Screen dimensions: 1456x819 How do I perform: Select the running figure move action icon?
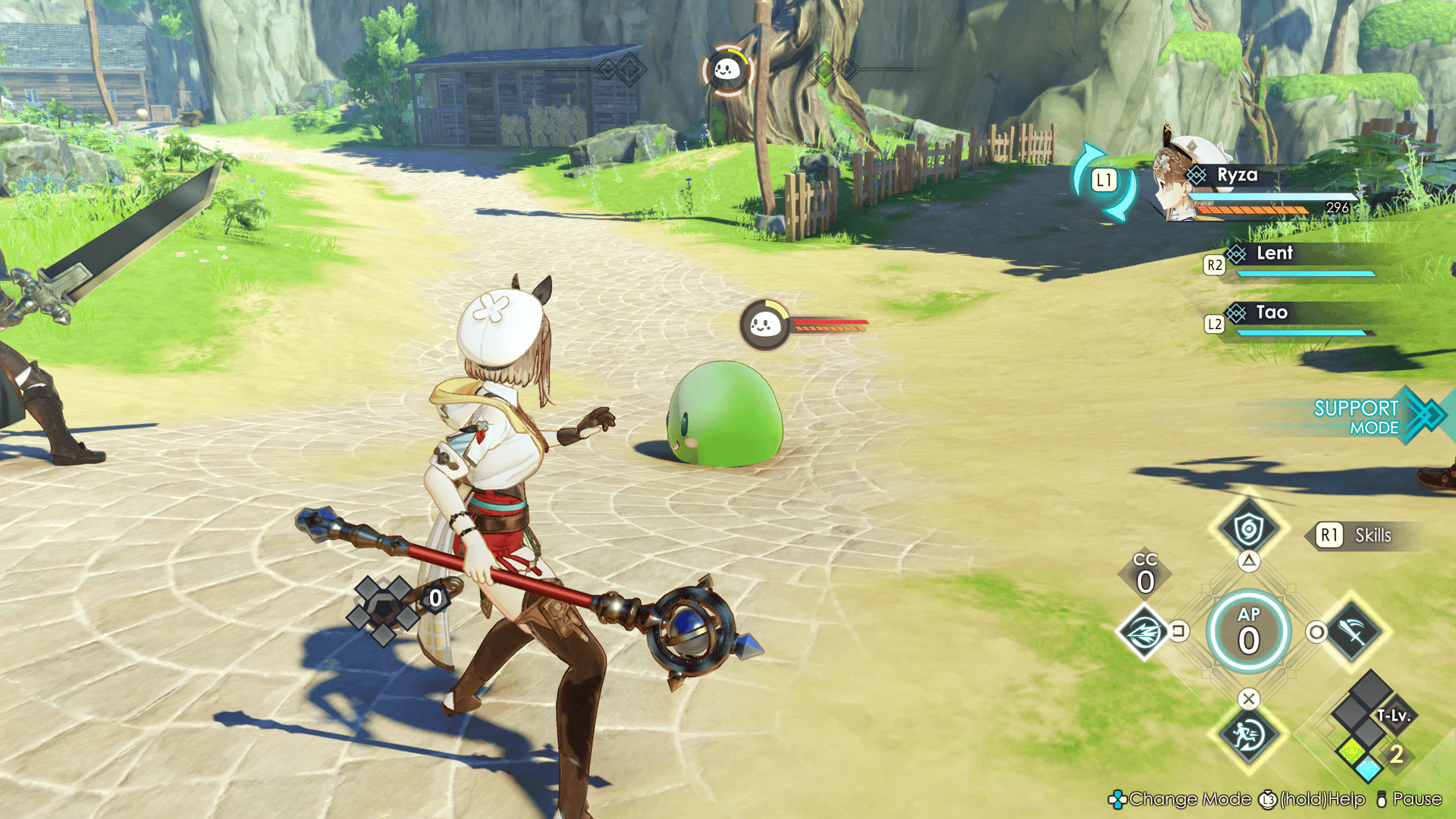1248,734
